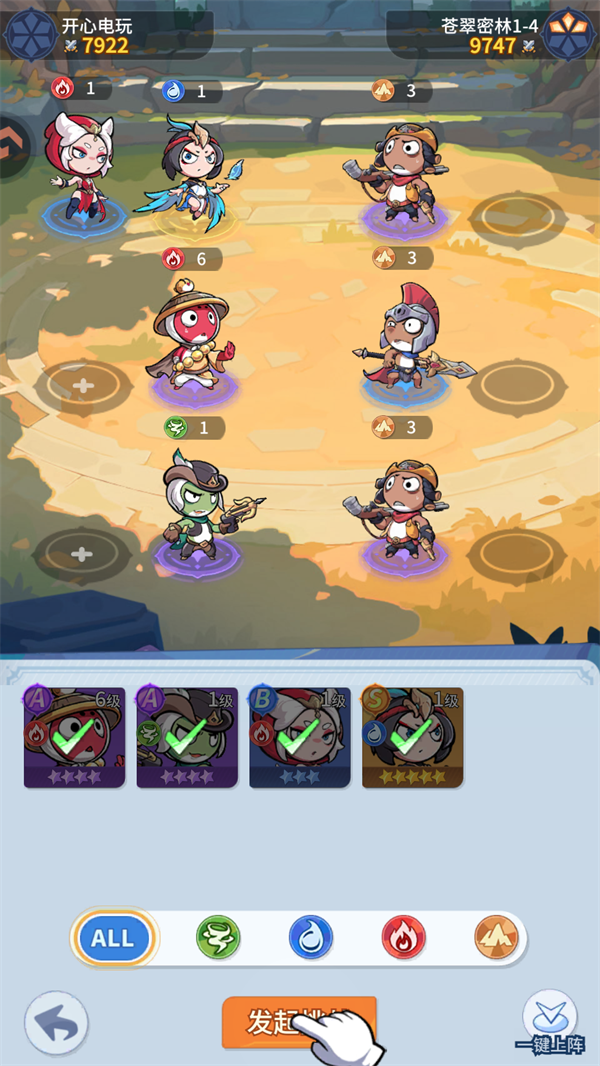This screenshot has width=600, height=1066.
Task: Filter heroes by wind element
Action: tap(218, 938)
